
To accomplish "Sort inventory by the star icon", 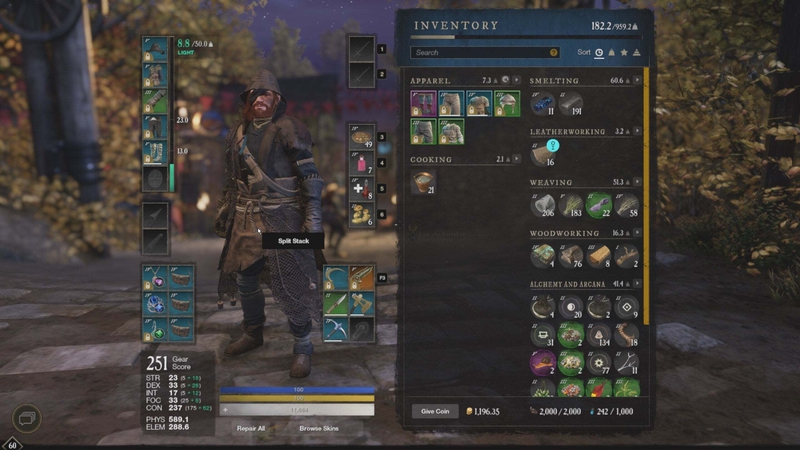I will [x=623, y=52].
